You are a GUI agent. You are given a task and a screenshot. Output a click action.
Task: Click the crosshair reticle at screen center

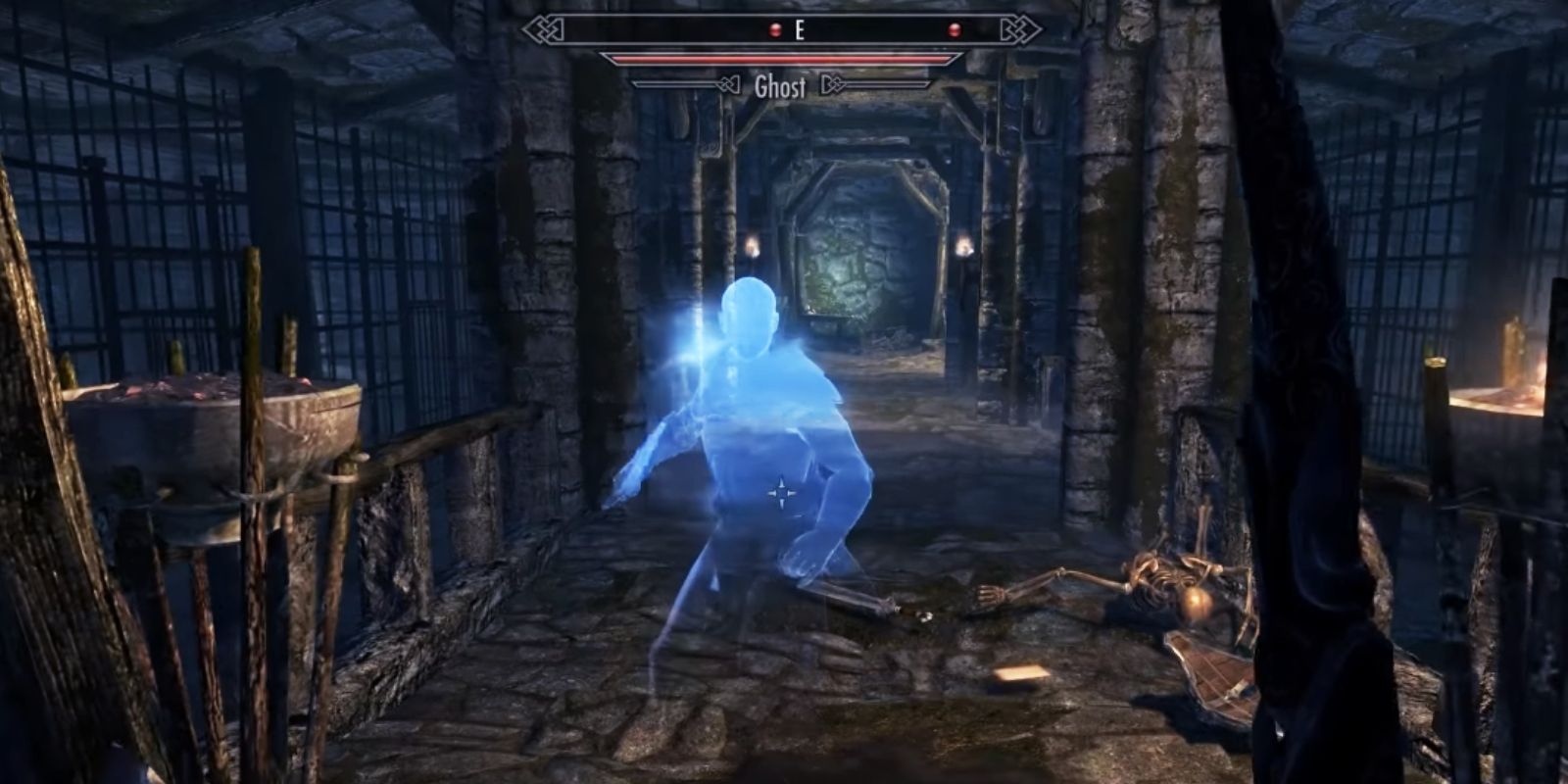click(783, 490)
